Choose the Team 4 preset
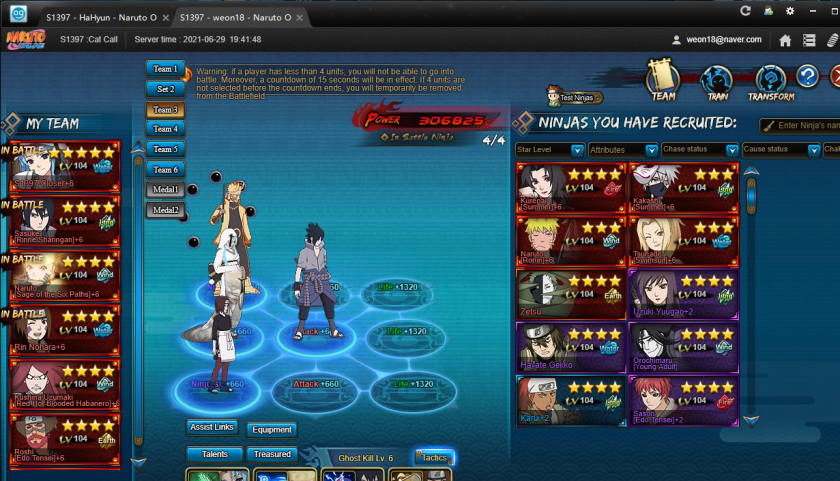Image resolution: width=840 pixels, height=481 pixels. pos(165,129)
